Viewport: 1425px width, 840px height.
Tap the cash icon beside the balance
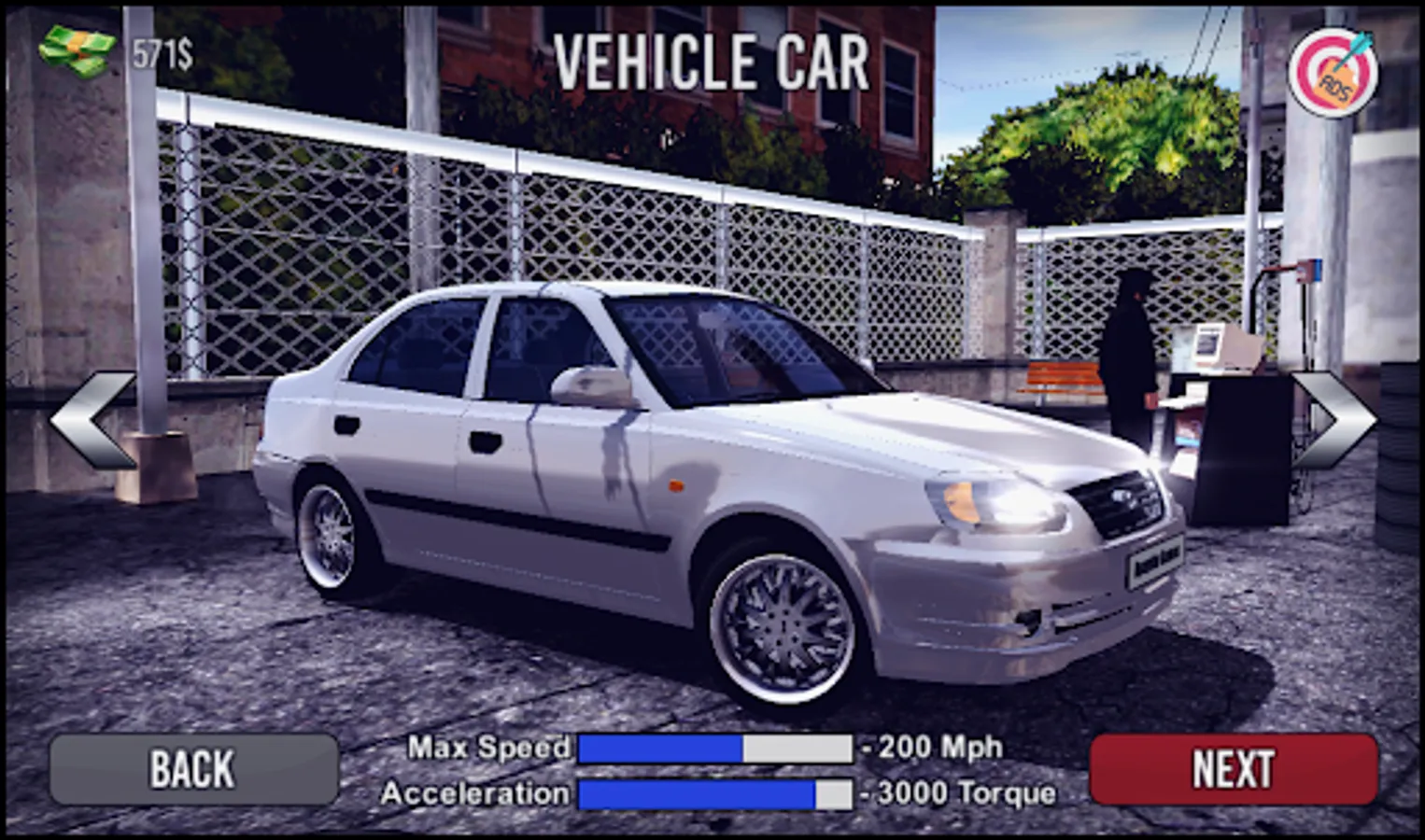click(x=75, y=51)
